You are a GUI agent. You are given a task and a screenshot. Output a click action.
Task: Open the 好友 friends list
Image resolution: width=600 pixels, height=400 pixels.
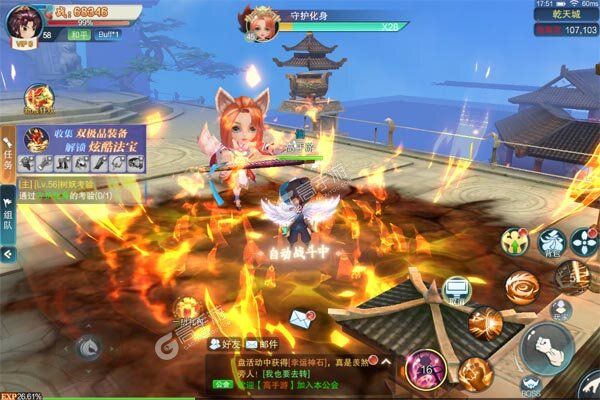point(225,343)
